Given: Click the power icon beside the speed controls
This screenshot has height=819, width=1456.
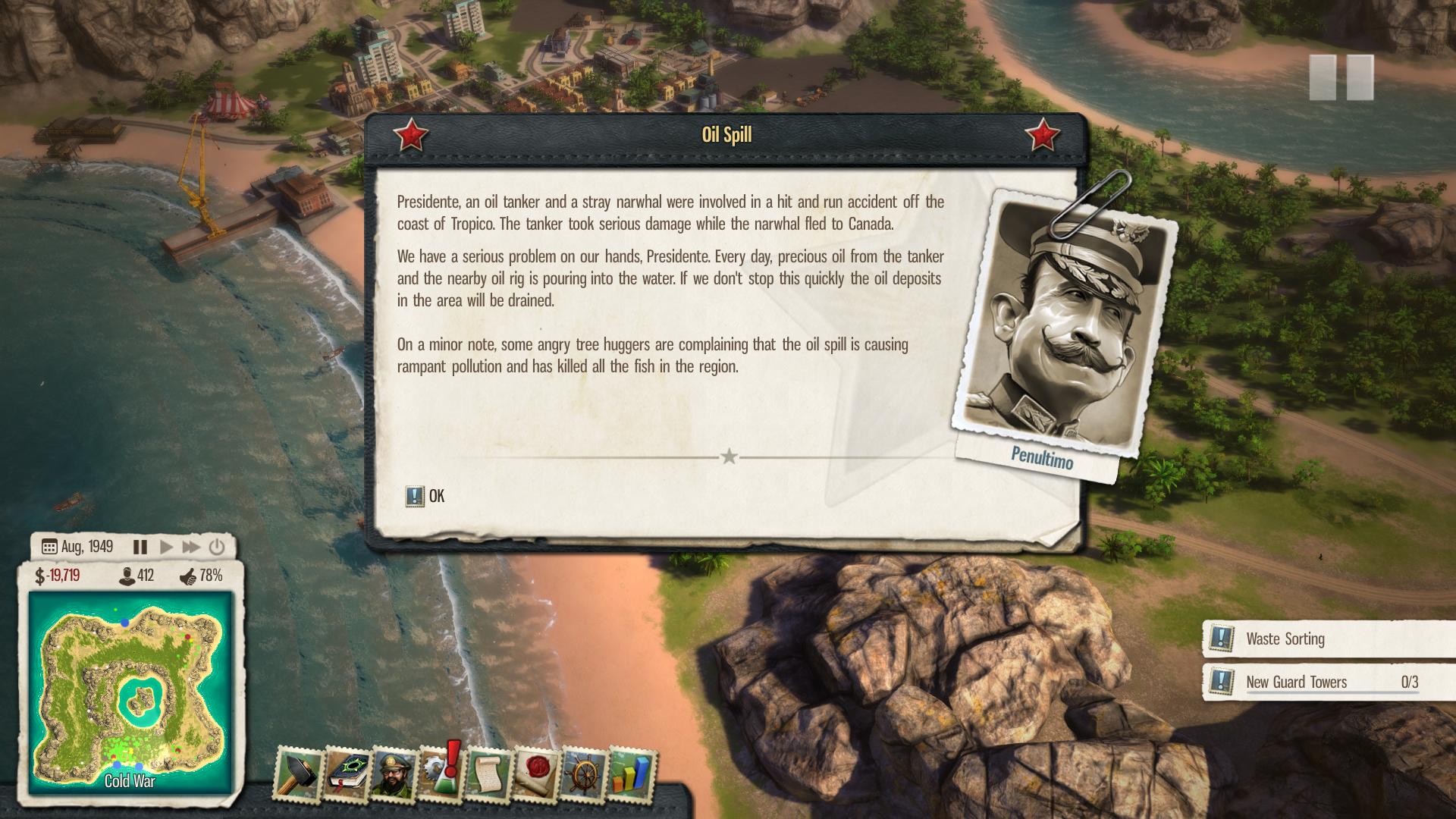Looking at the screenshot, I should pyautogui.click(x=217, y=547).
